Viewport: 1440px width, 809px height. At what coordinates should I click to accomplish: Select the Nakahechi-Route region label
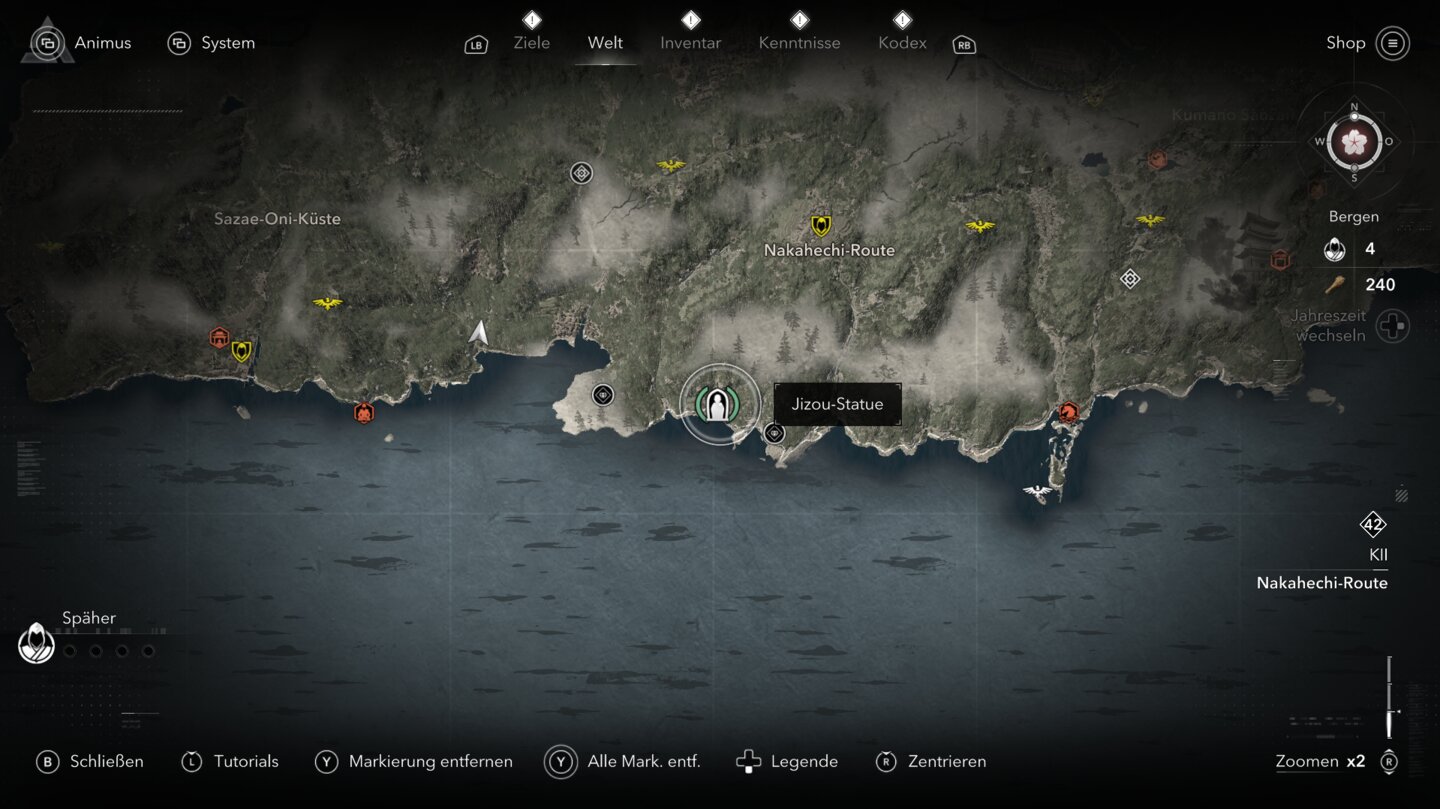click(829, 250)
